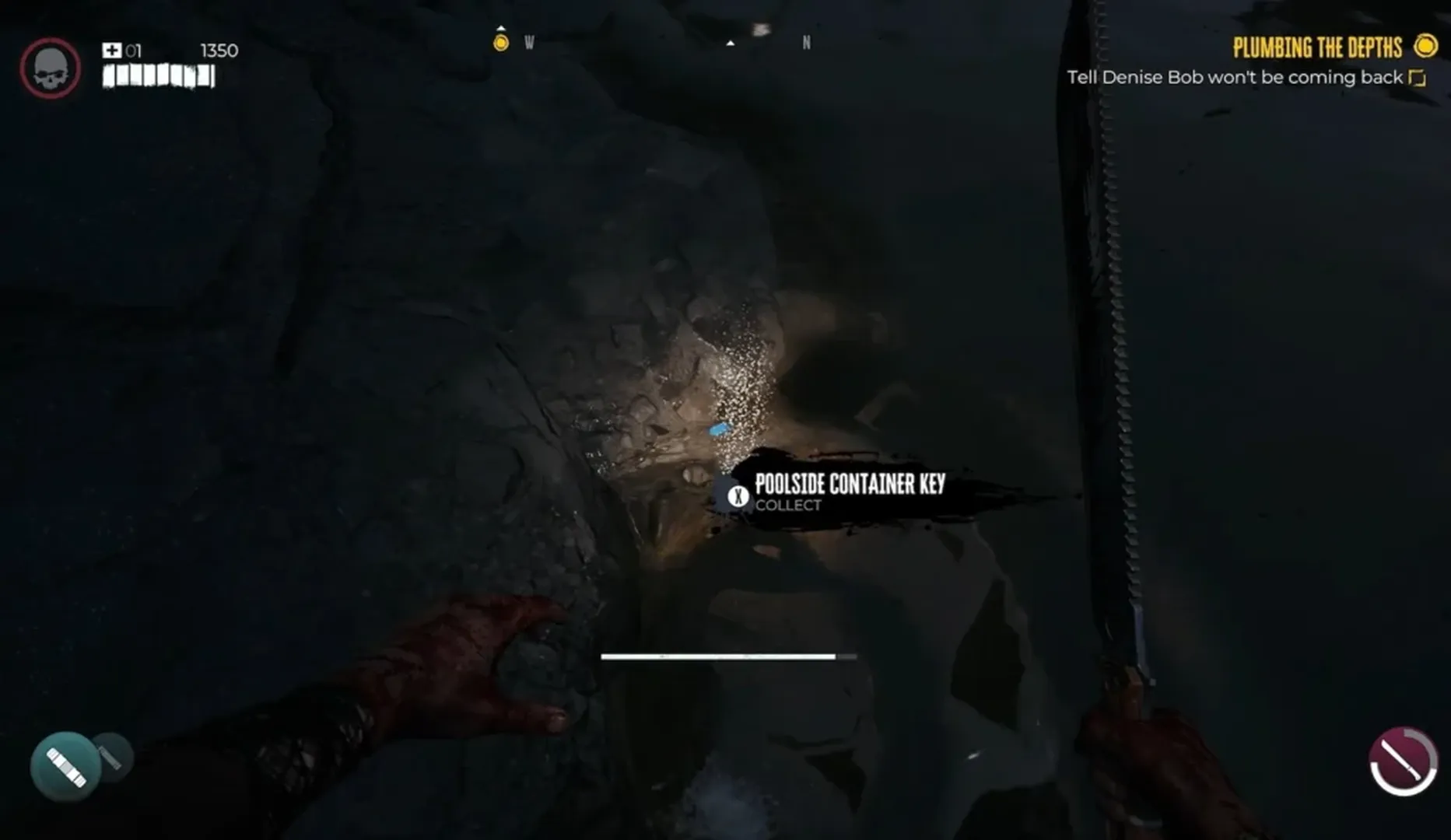Click the white stamina bar at bottom center
1451x840 pixels.
pyautogui.click(x=729, y=657)
